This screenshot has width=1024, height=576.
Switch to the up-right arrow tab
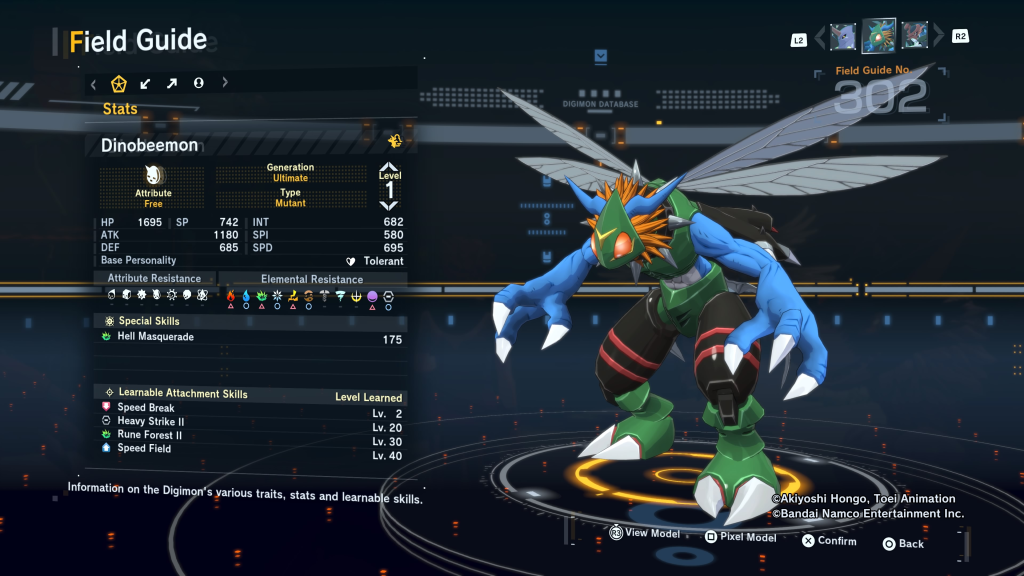pos(172,84)
